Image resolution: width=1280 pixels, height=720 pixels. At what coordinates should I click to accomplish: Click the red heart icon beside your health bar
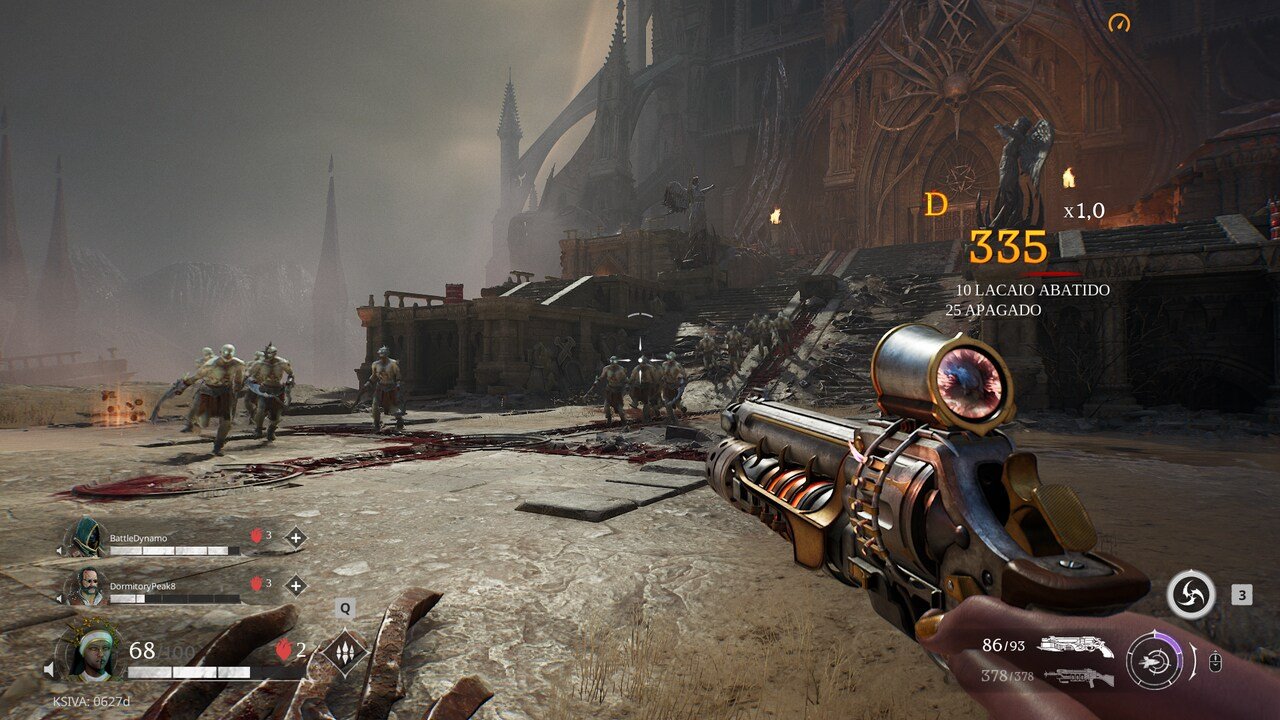[283, 651]
